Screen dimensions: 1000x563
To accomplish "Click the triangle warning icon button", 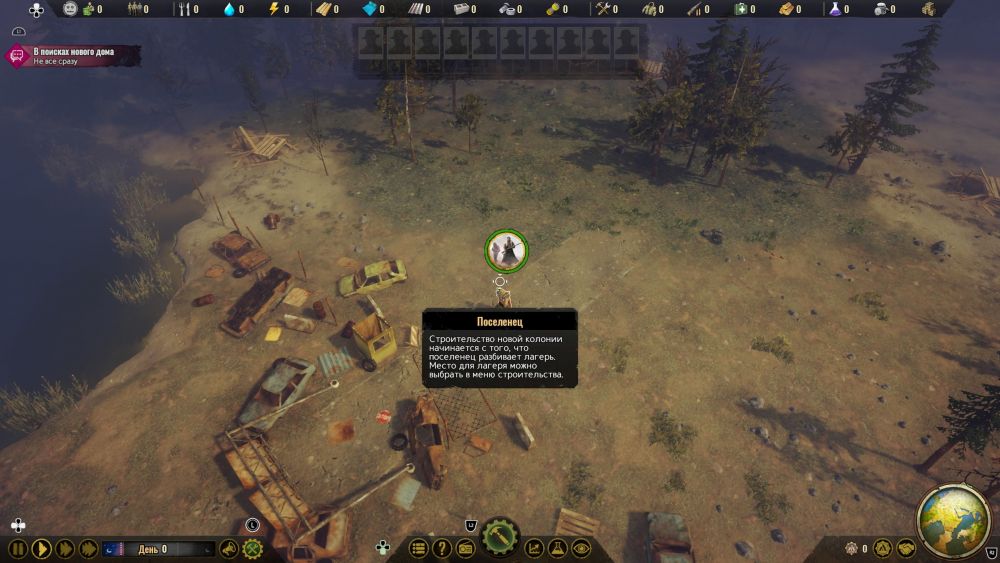I will click(881, 548).
